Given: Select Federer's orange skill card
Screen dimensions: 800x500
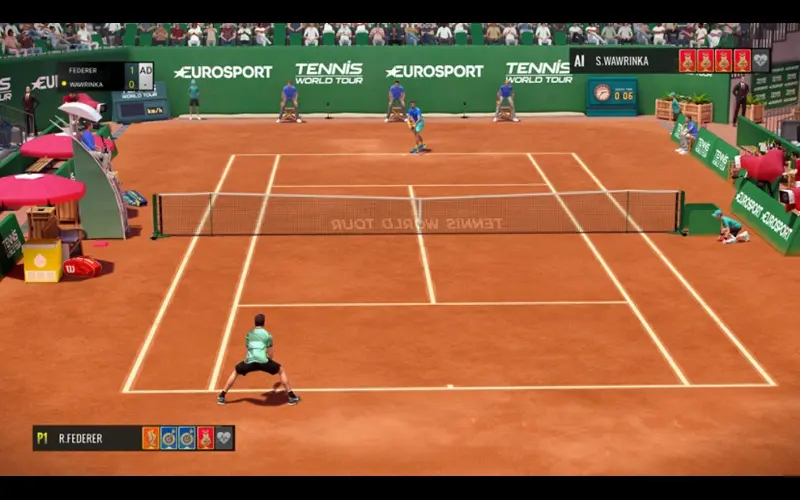Looking at the screenshot, I should (x=151, y=438).
